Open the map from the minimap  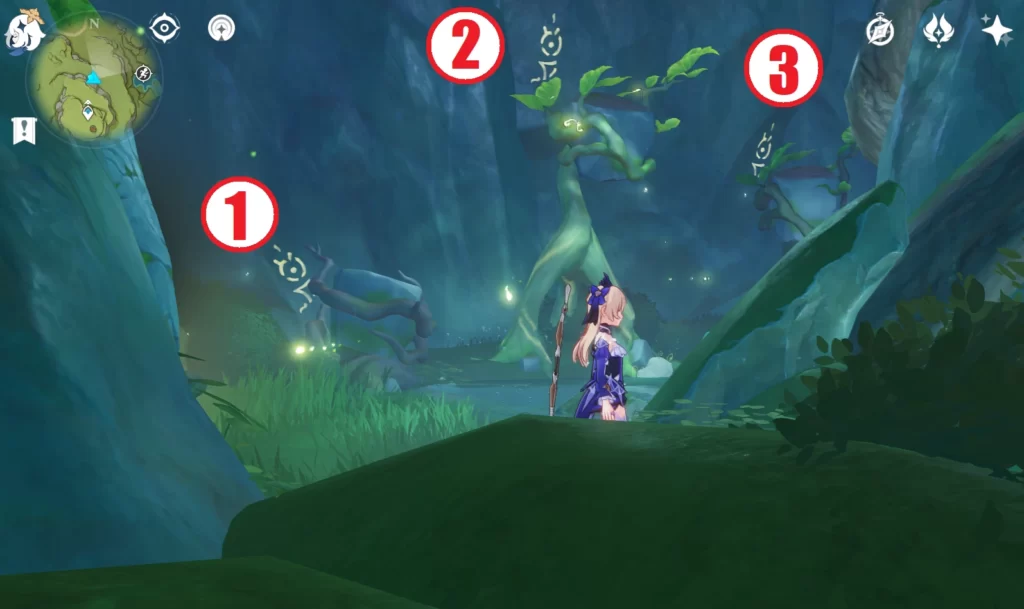click(x=92, y=80)
